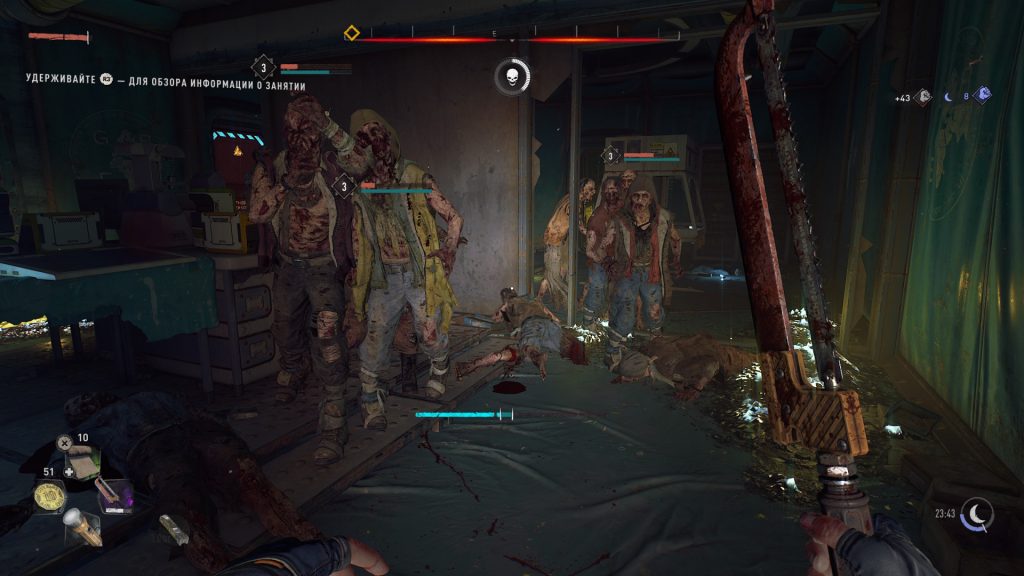
Task: Select the gold coin quick slot
Action: (x=49, y=495)
